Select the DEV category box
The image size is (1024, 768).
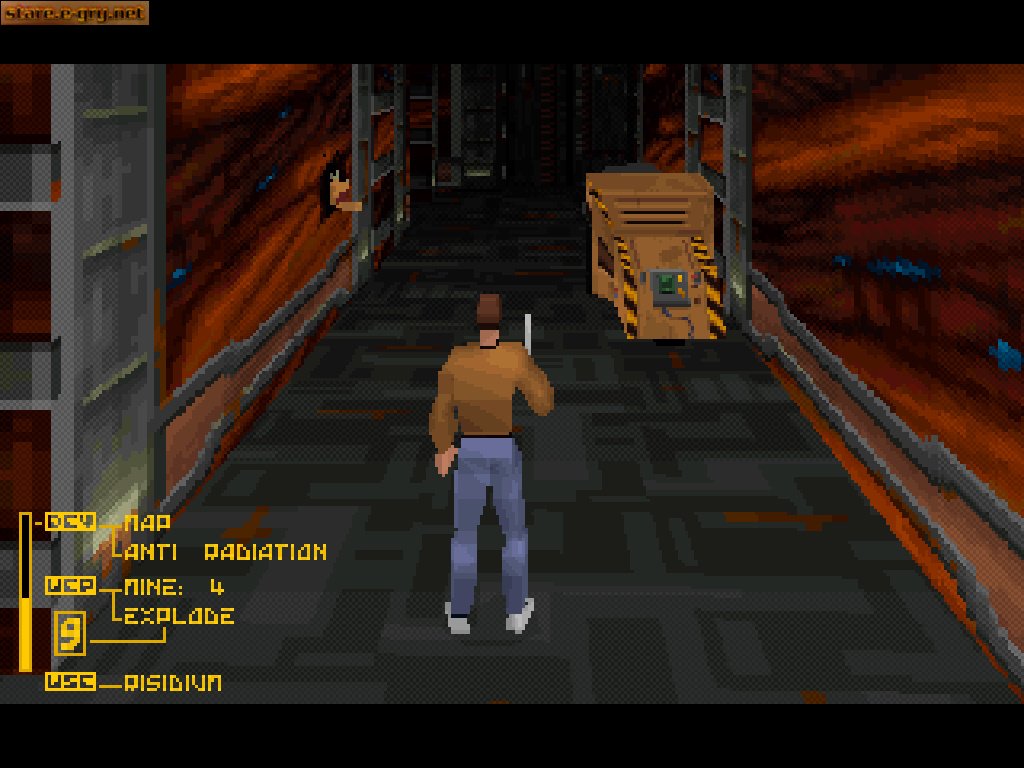70,521
